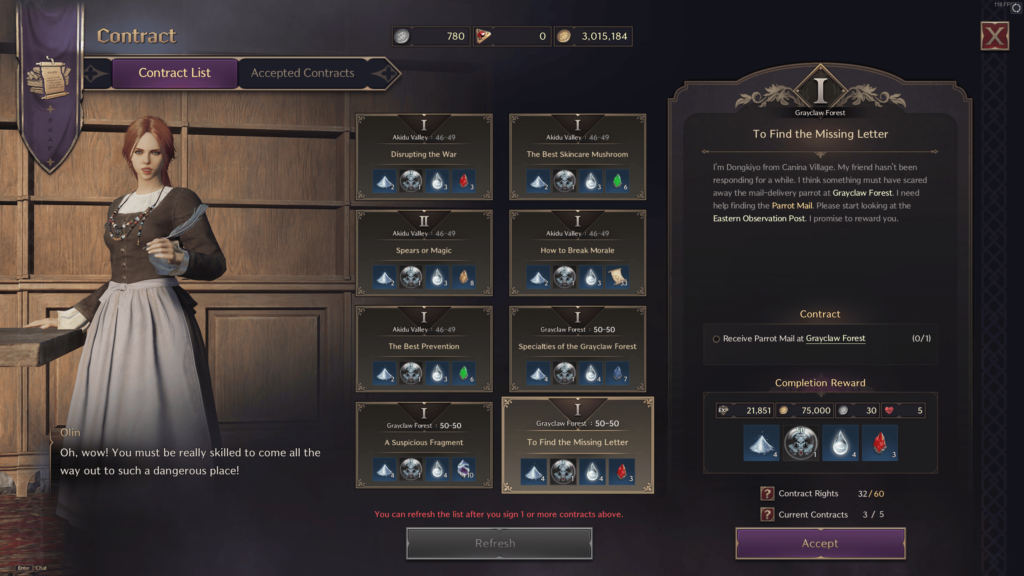The width and height of the screenshot is (1024, 576).
Task: Select The Best Prevention contract
Action: 424,347
